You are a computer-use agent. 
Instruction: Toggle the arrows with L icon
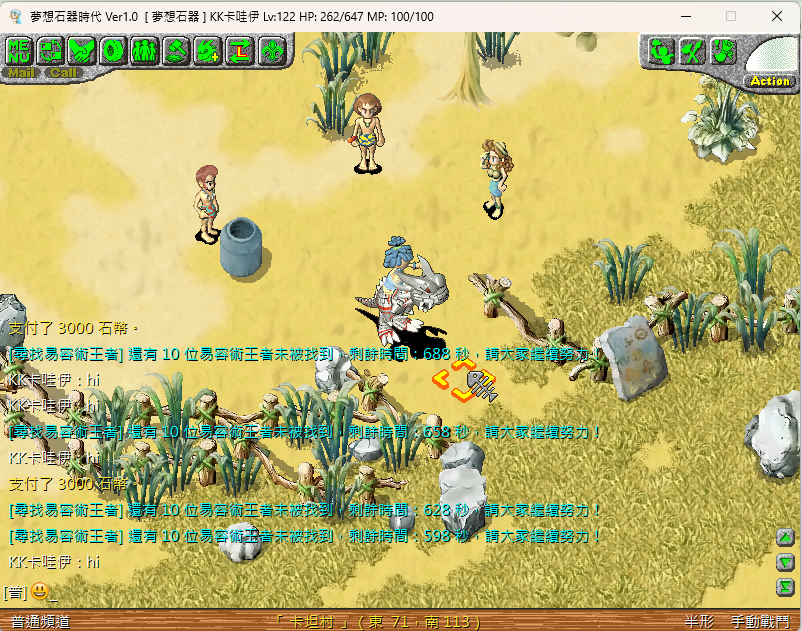coord(239,50)
